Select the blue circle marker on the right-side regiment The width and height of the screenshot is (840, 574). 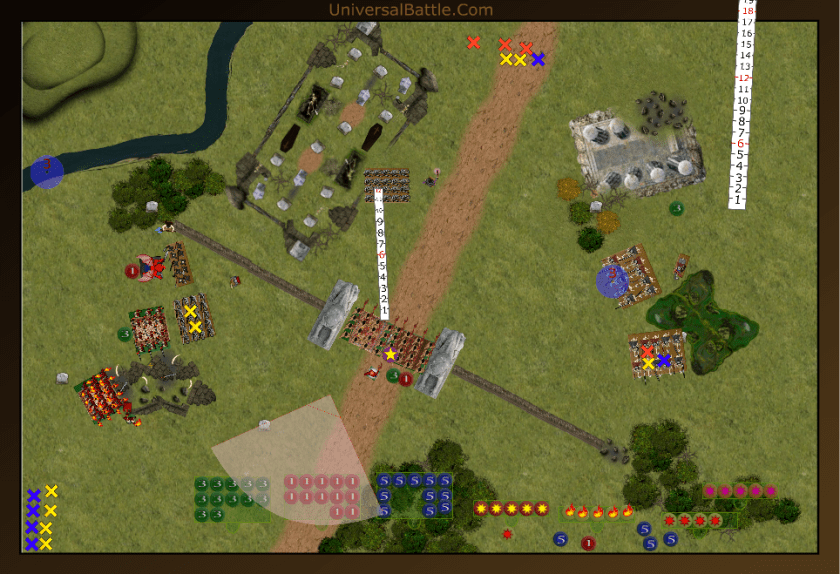(x=611, y=280)
